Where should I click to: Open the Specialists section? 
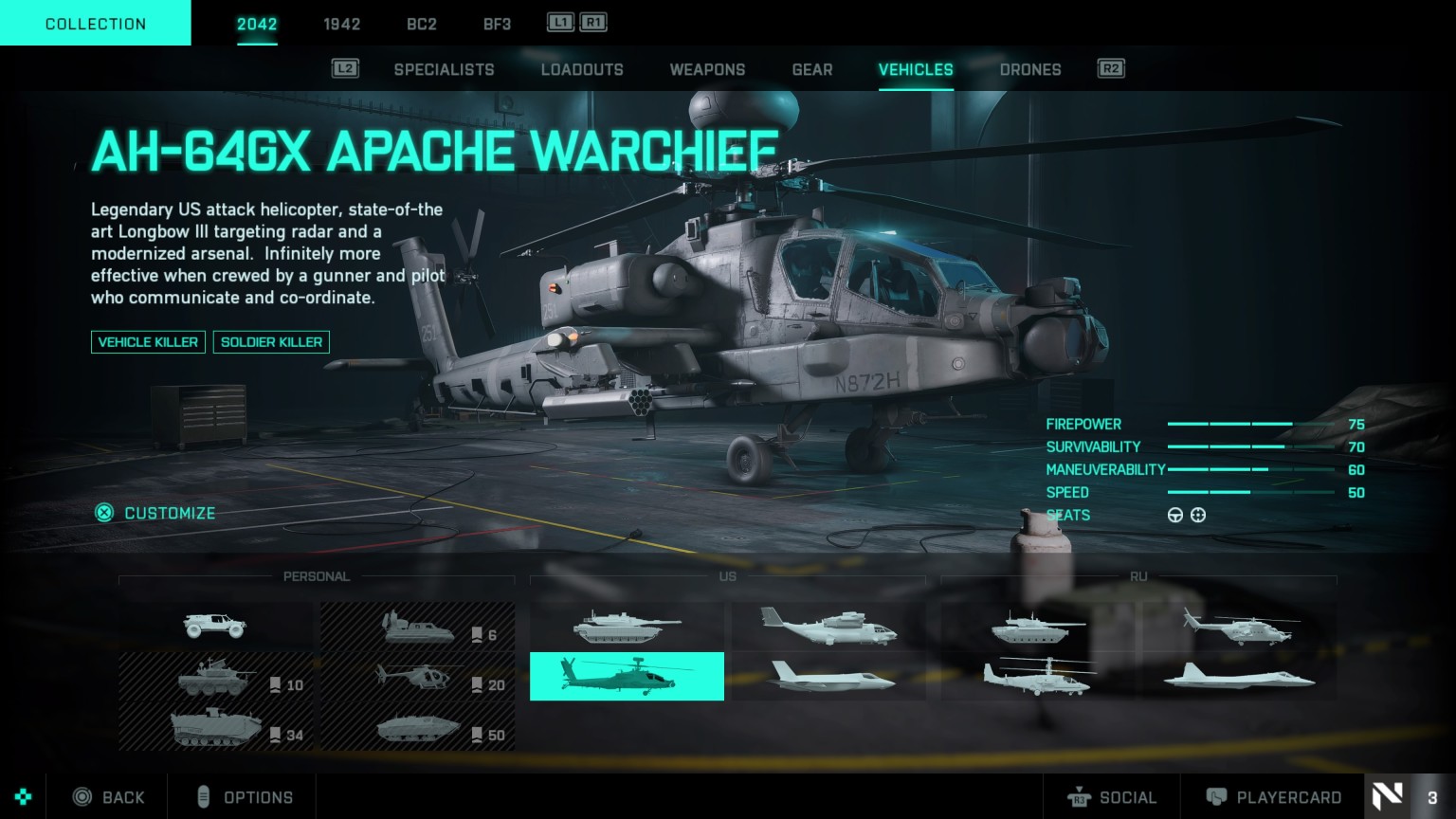444,69
